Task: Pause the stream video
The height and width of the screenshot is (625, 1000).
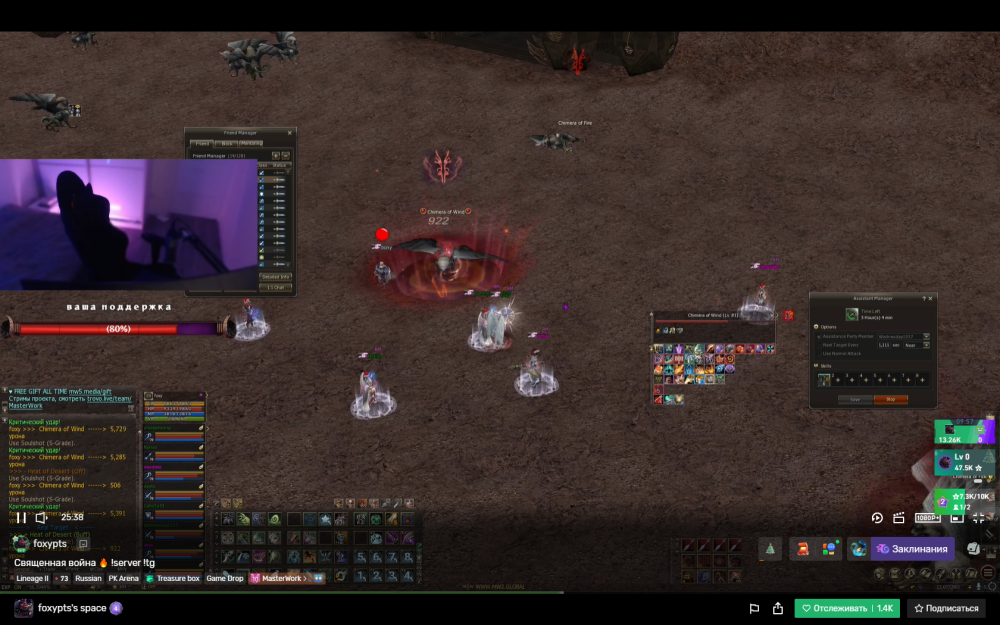Action: click(21, 517)
